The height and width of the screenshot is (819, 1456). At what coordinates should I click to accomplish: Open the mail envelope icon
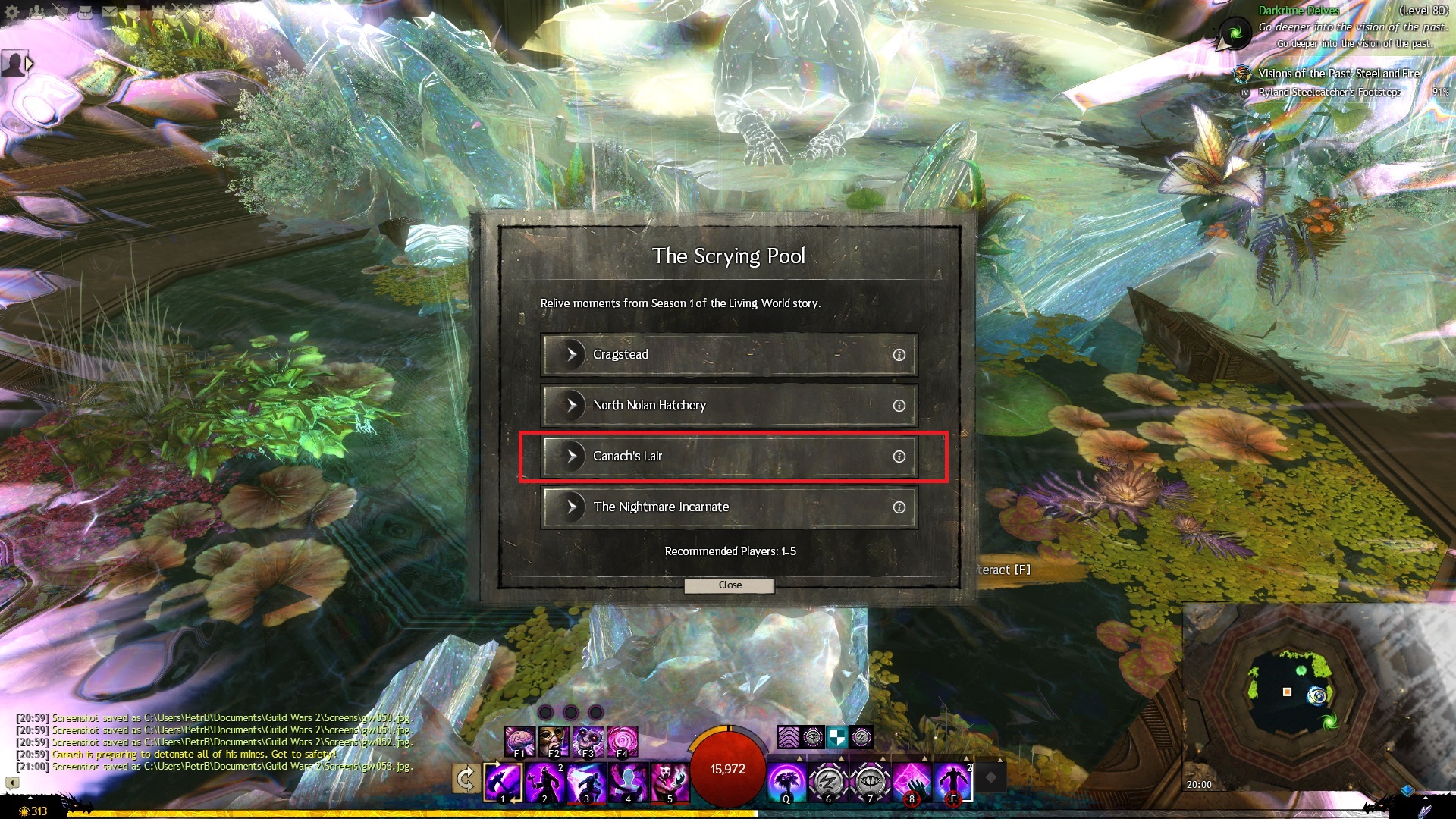(x=109, y=11)
